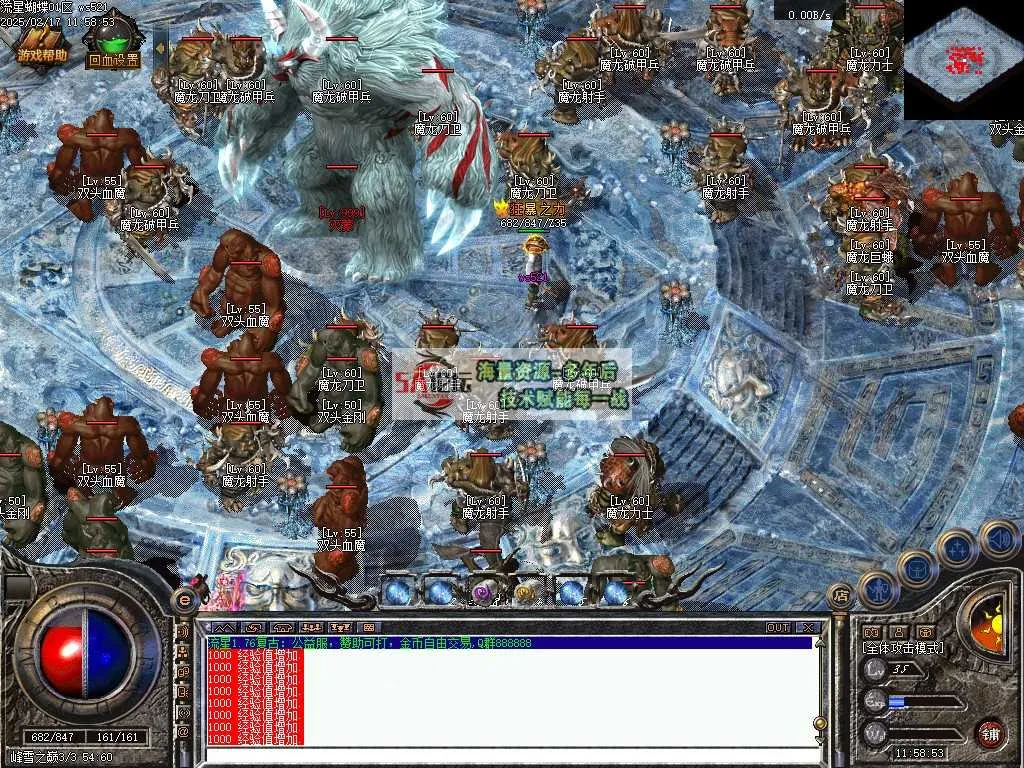Image resolution: width=1024 pixels, height=768 pixels.
Task: Click the 全体攻击模式 attack mode label
Action: click(902, 648)
